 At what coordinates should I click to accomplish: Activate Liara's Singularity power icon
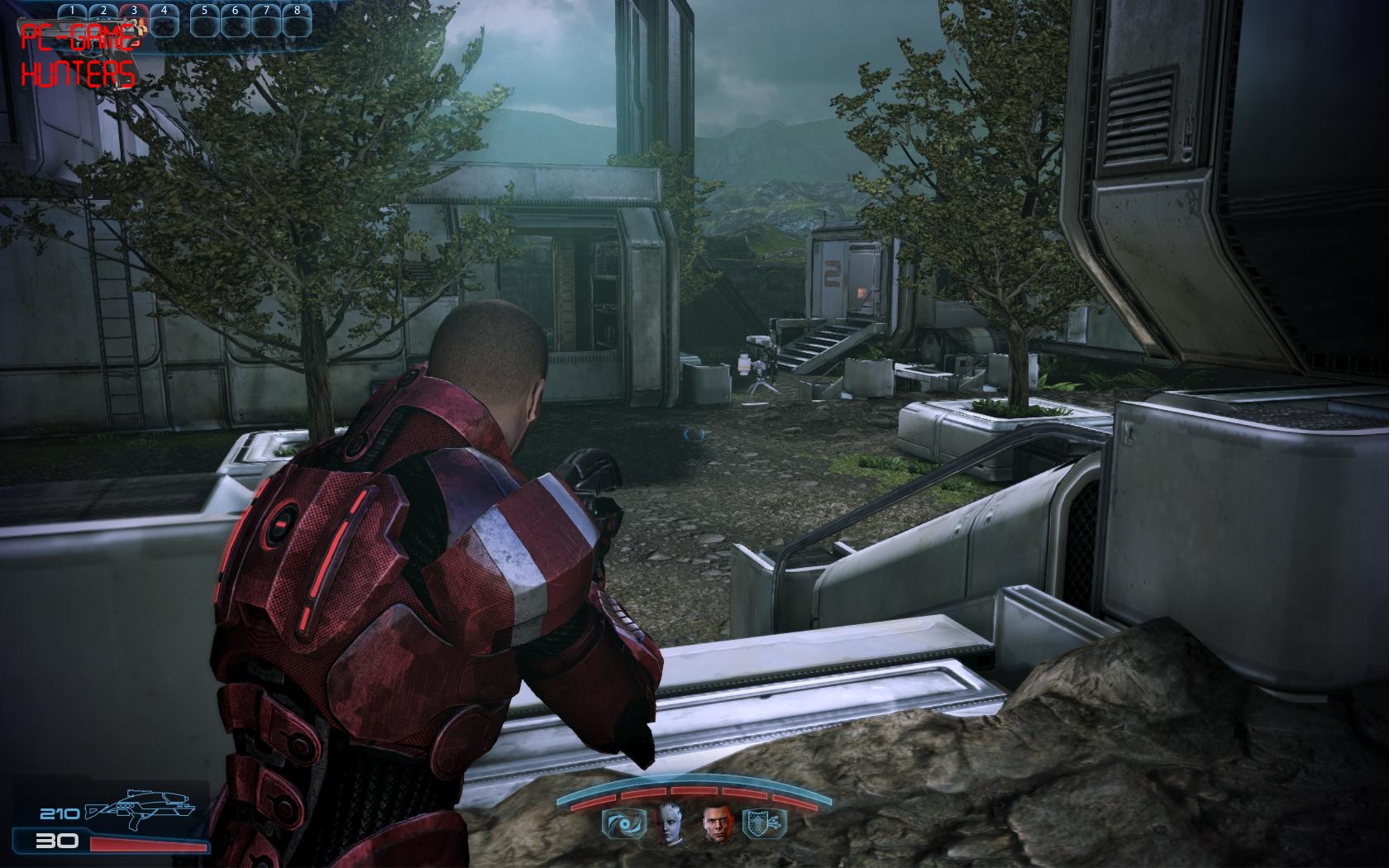(617, 823)
